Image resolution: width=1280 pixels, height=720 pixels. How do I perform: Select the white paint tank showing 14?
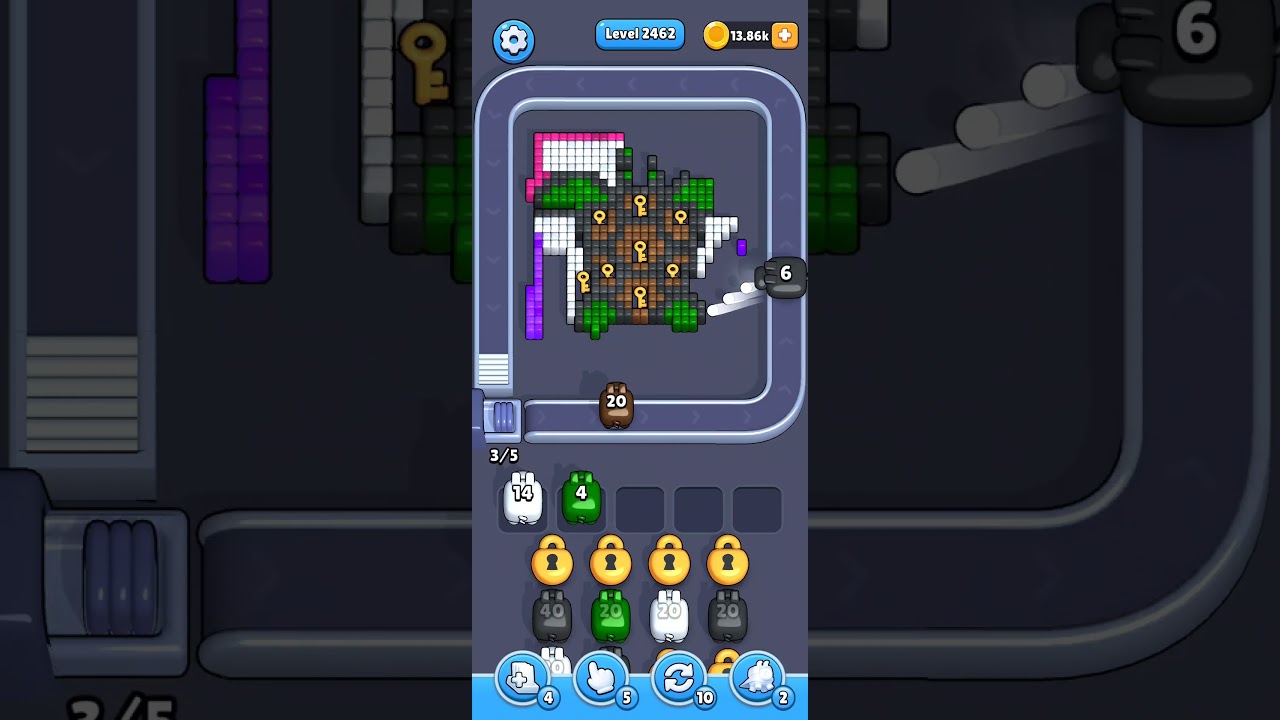click(523, 497)
